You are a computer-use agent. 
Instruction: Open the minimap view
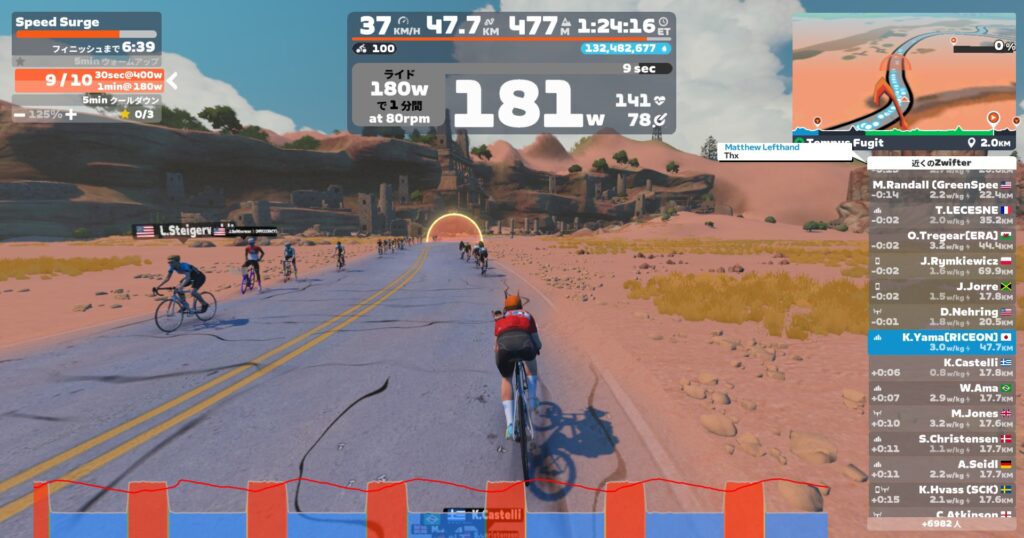[904, 75]
